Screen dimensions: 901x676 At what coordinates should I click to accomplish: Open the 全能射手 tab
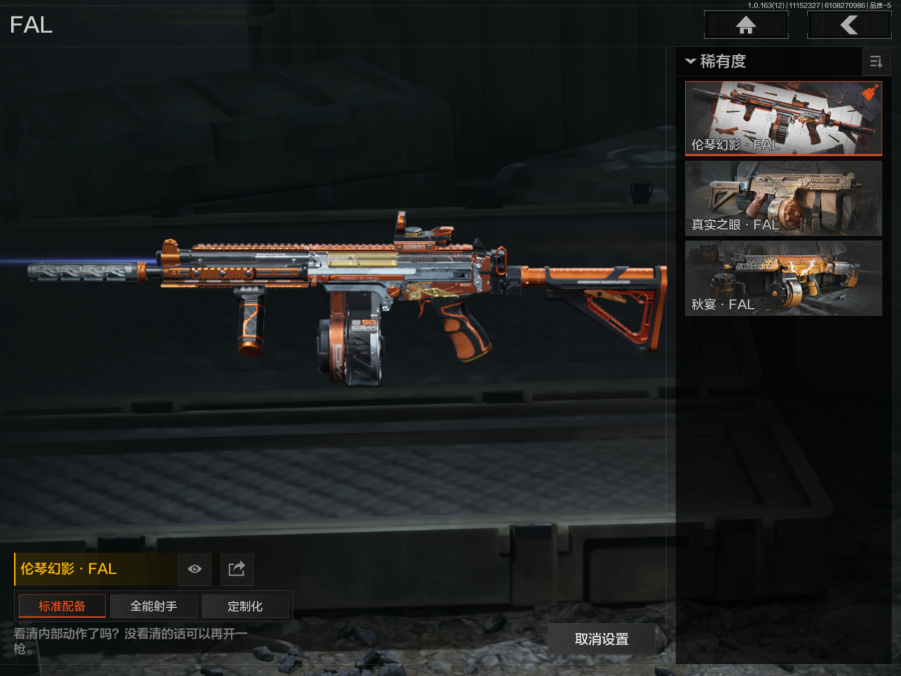(153, 606)
